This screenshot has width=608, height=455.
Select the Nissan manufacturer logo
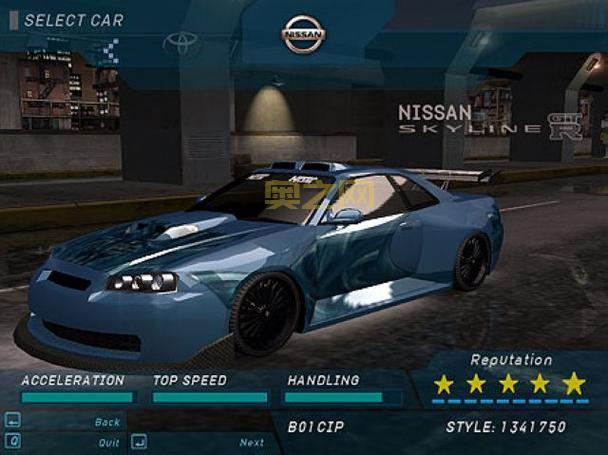(303, 35)
